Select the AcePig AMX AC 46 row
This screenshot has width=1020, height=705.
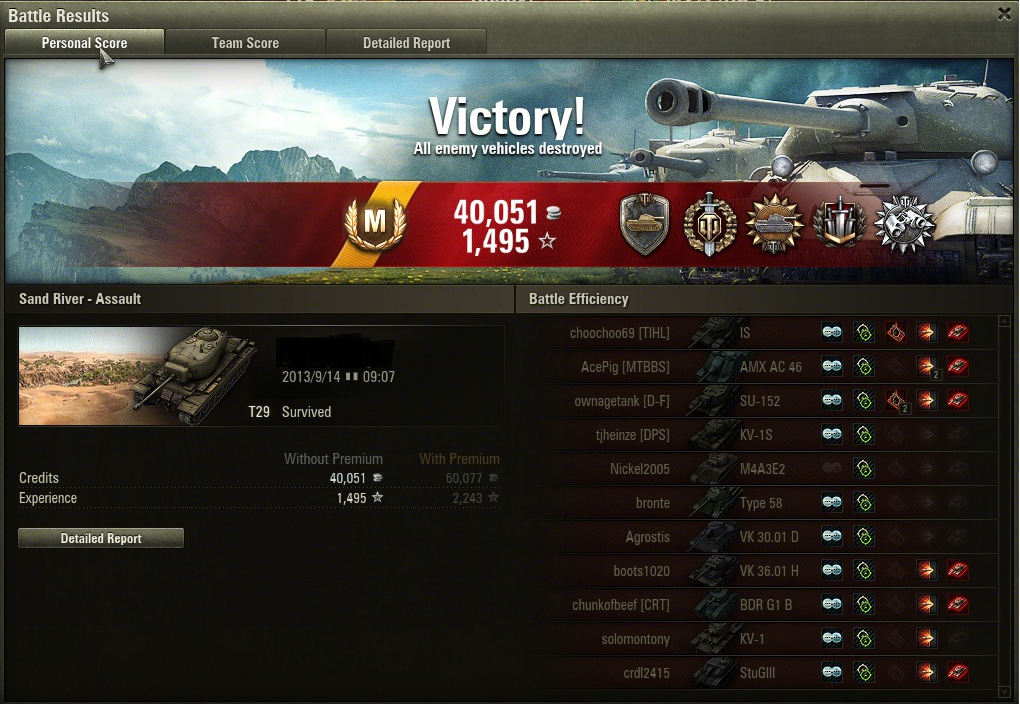click(760, 367)
